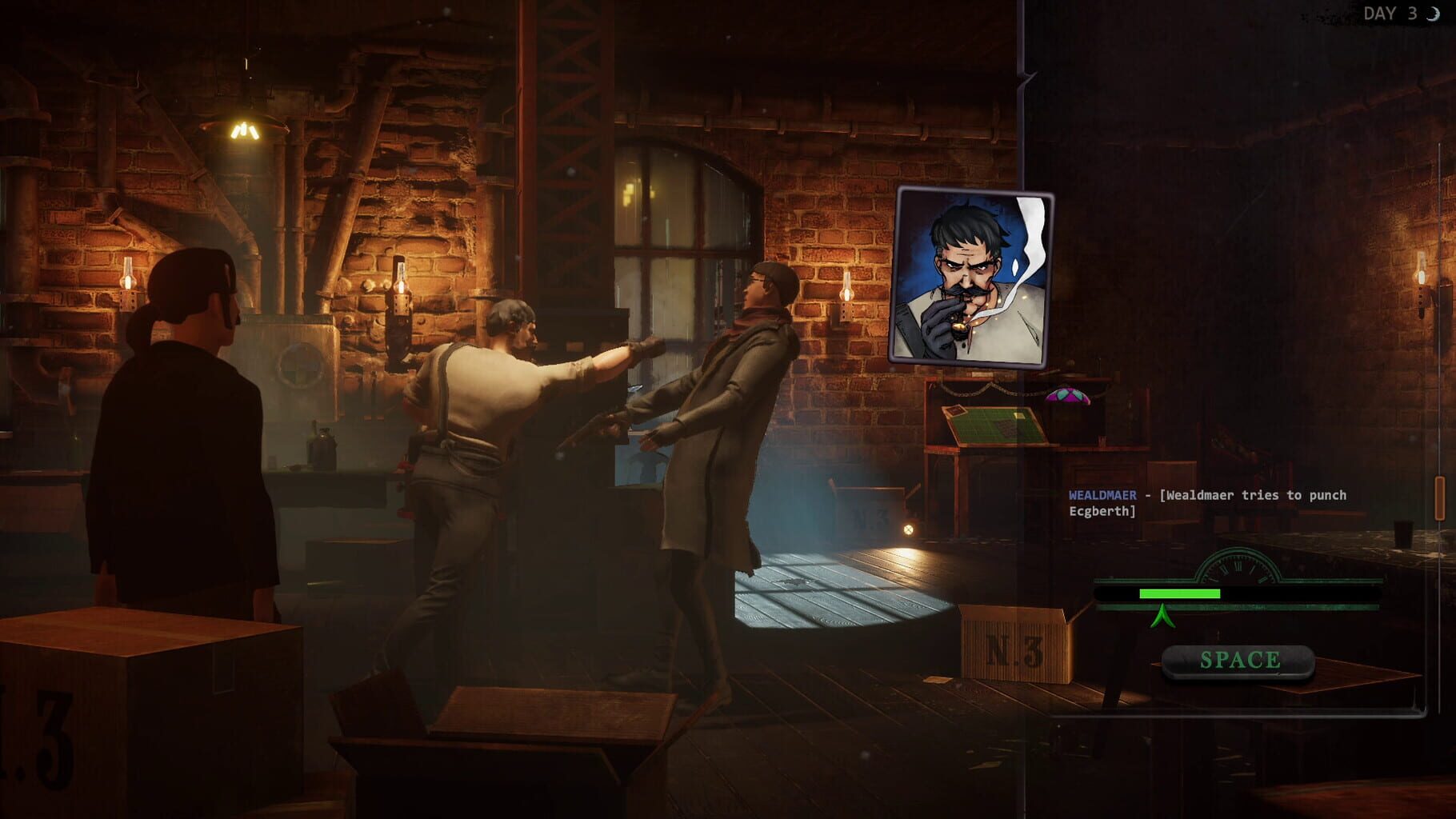This screenshot has width=1456, height=819.
Task: Click the green timing progress bar
Action: pos(1180,592)
